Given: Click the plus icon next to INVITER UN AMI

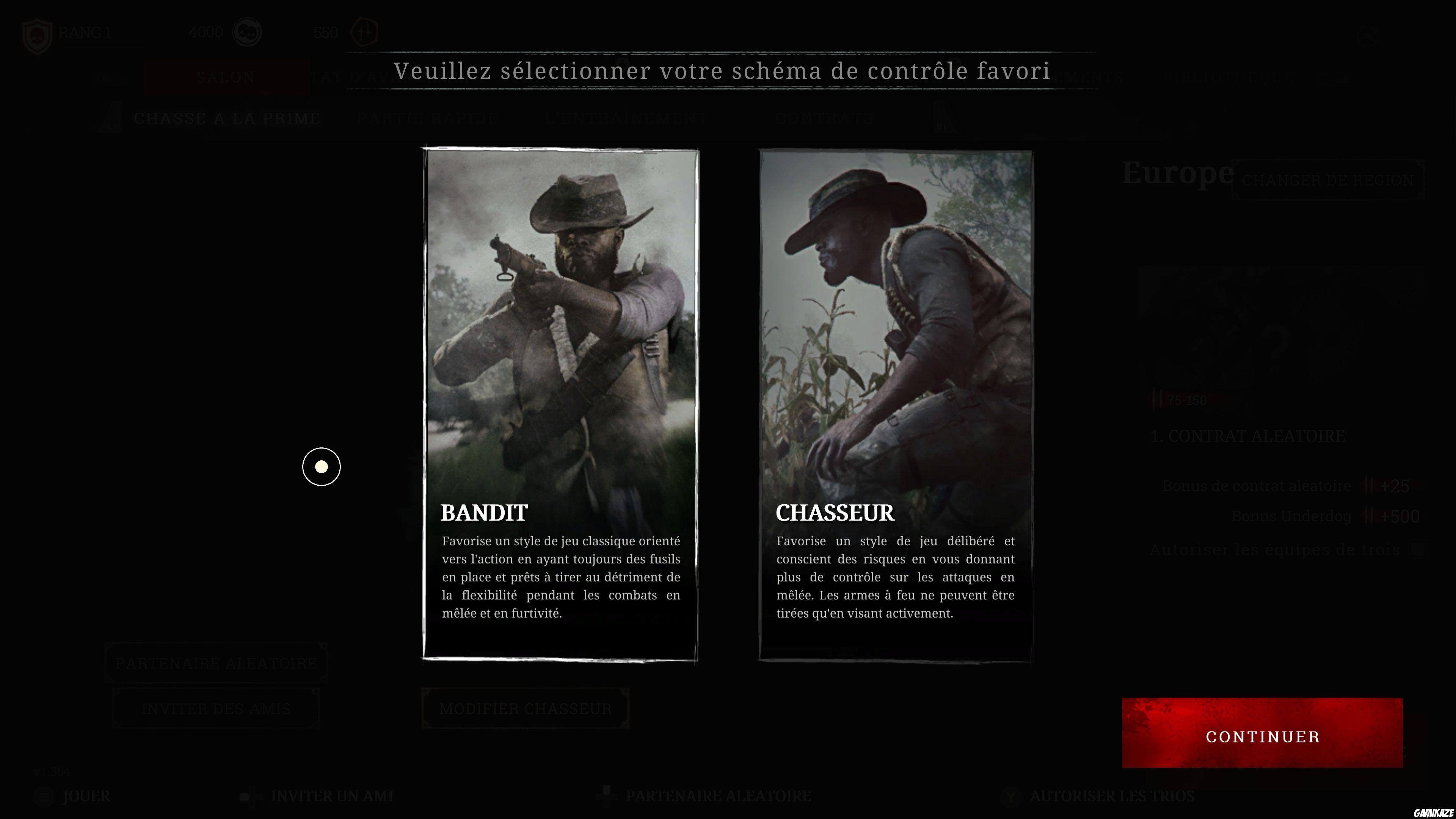Looking at the screenshot, I should (x=251, y=797).
